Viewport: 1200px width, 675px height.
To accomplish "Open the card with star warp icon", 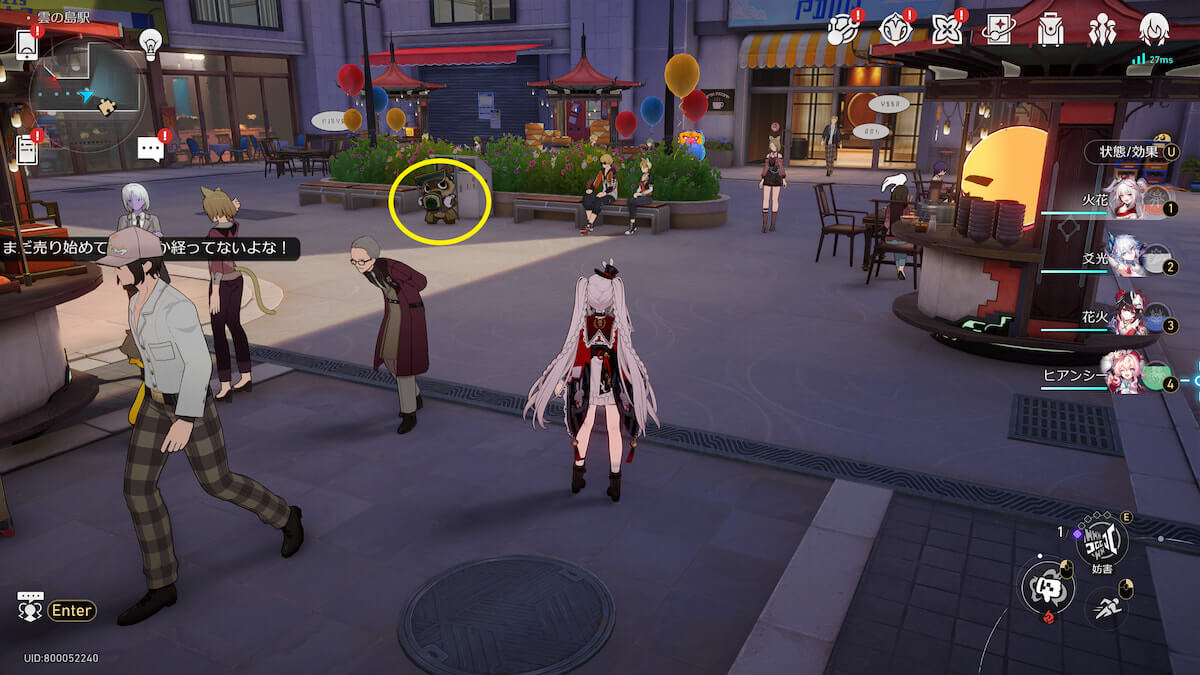I will click(998, 29).
